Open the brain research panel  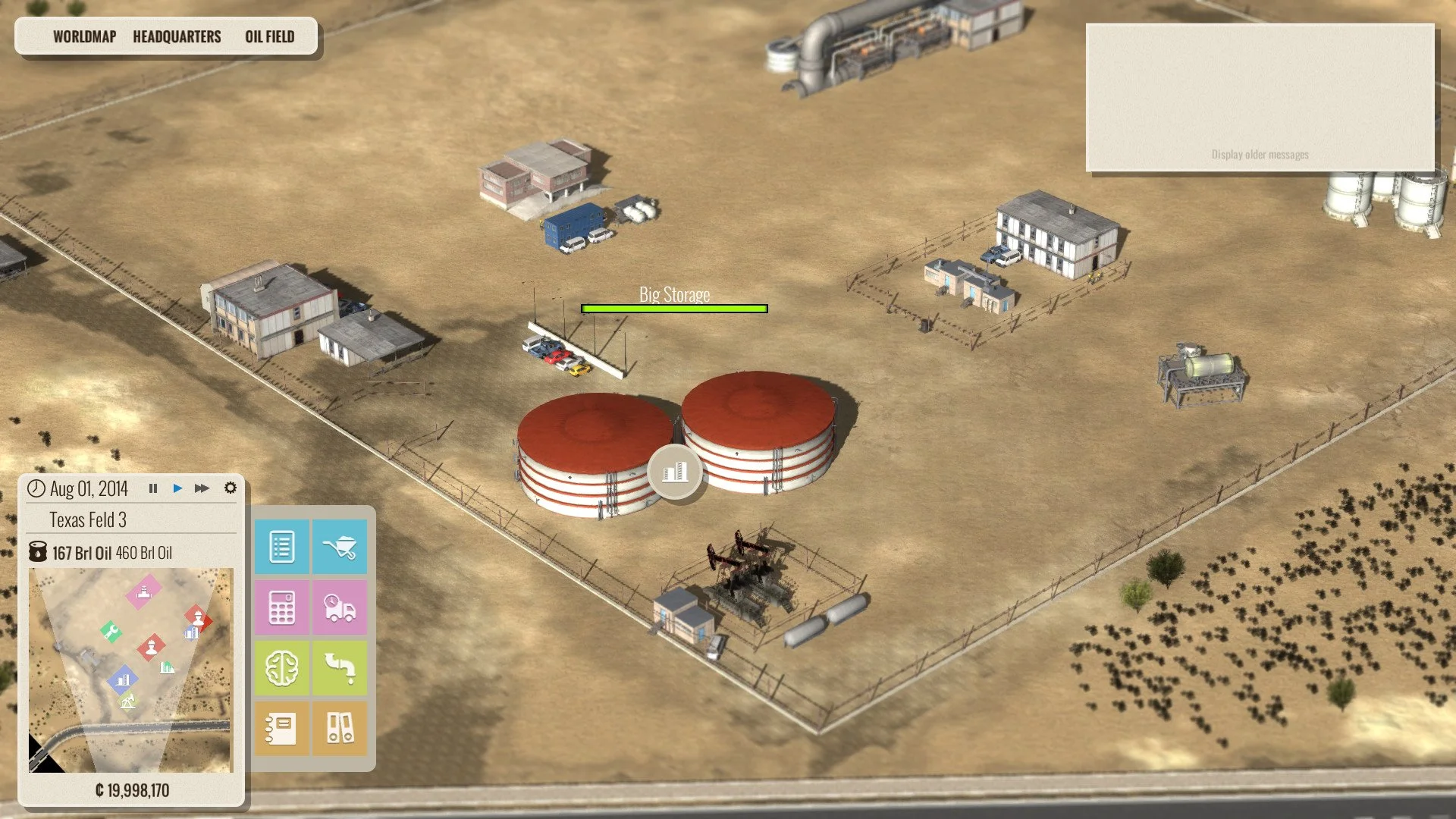point(282,667)
